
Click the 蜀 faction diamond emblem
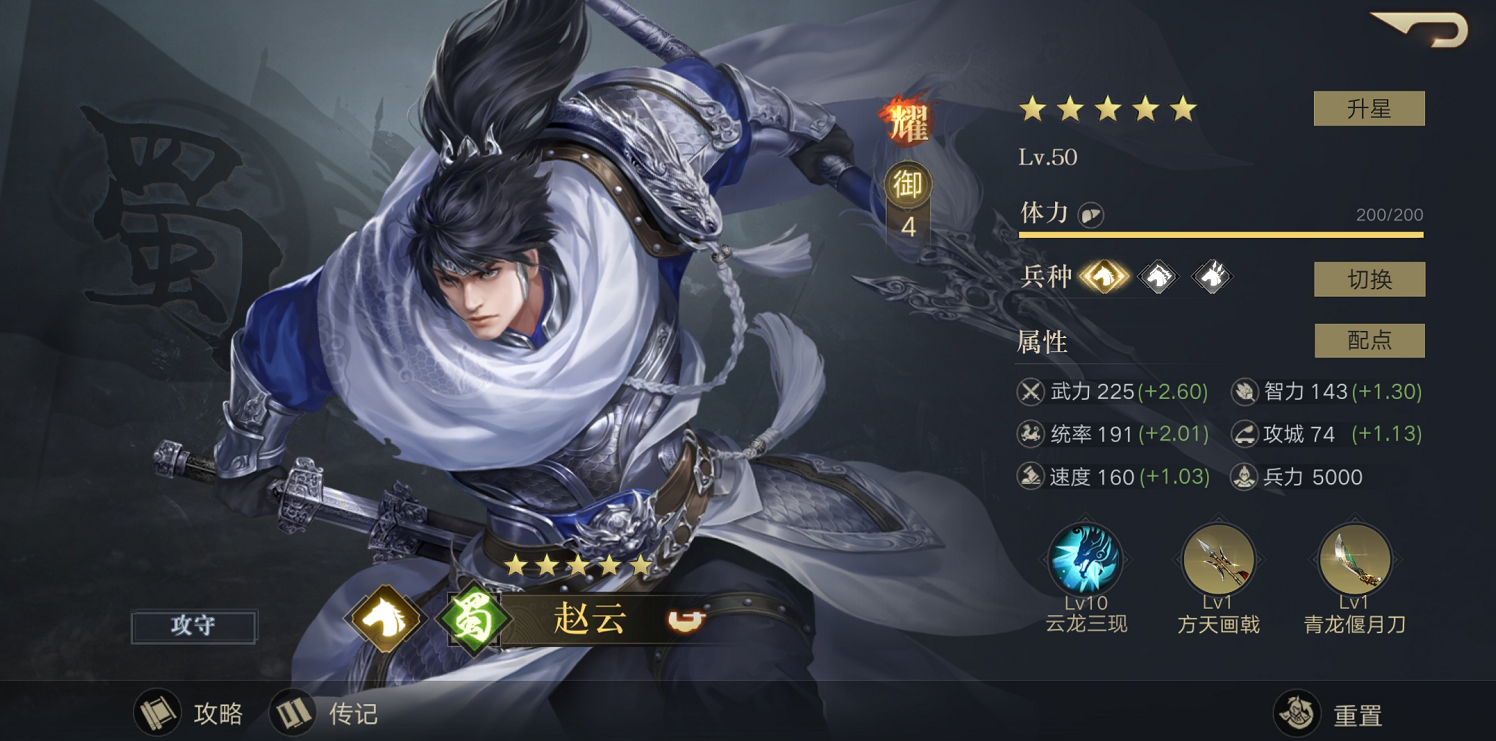coord(470,620)
